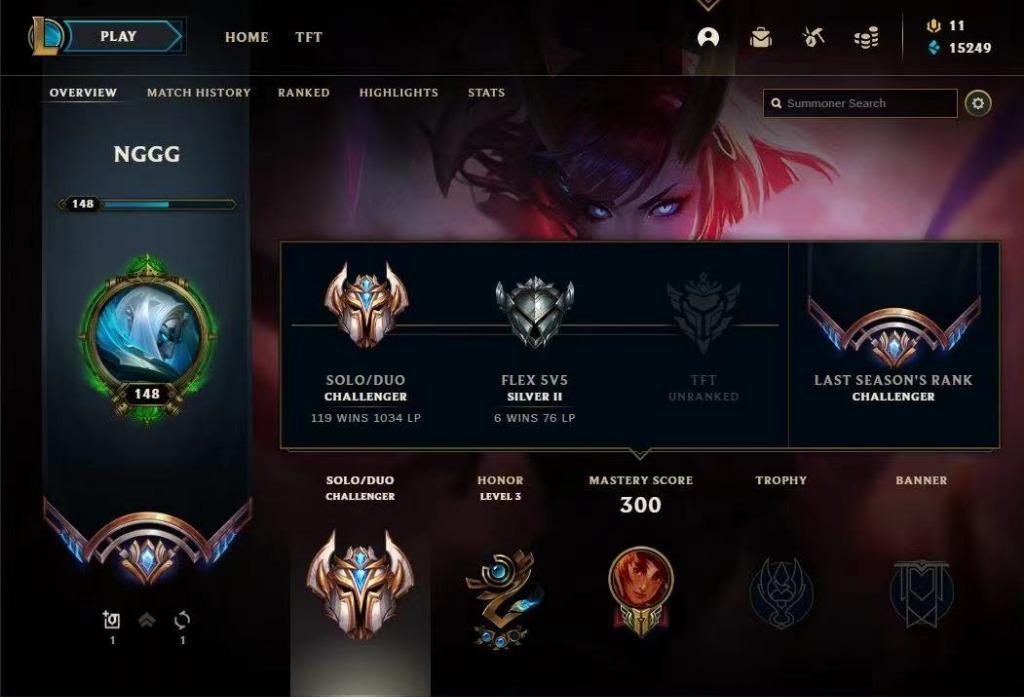Open the Loot hammer icon
Viewport: 1024px width, 697px height.
pos(813,38)
